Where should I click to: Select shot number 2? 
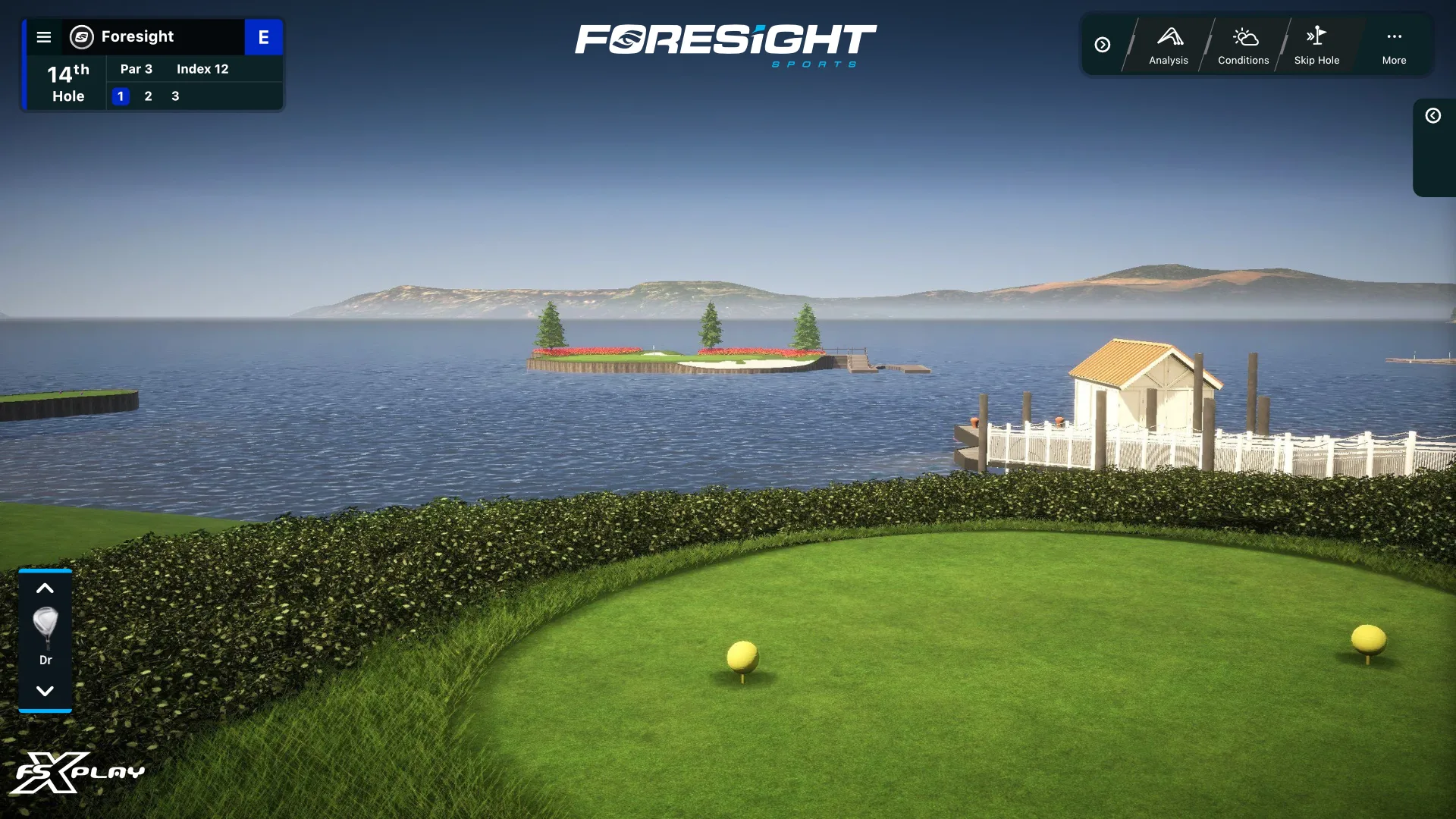(148, 96)
